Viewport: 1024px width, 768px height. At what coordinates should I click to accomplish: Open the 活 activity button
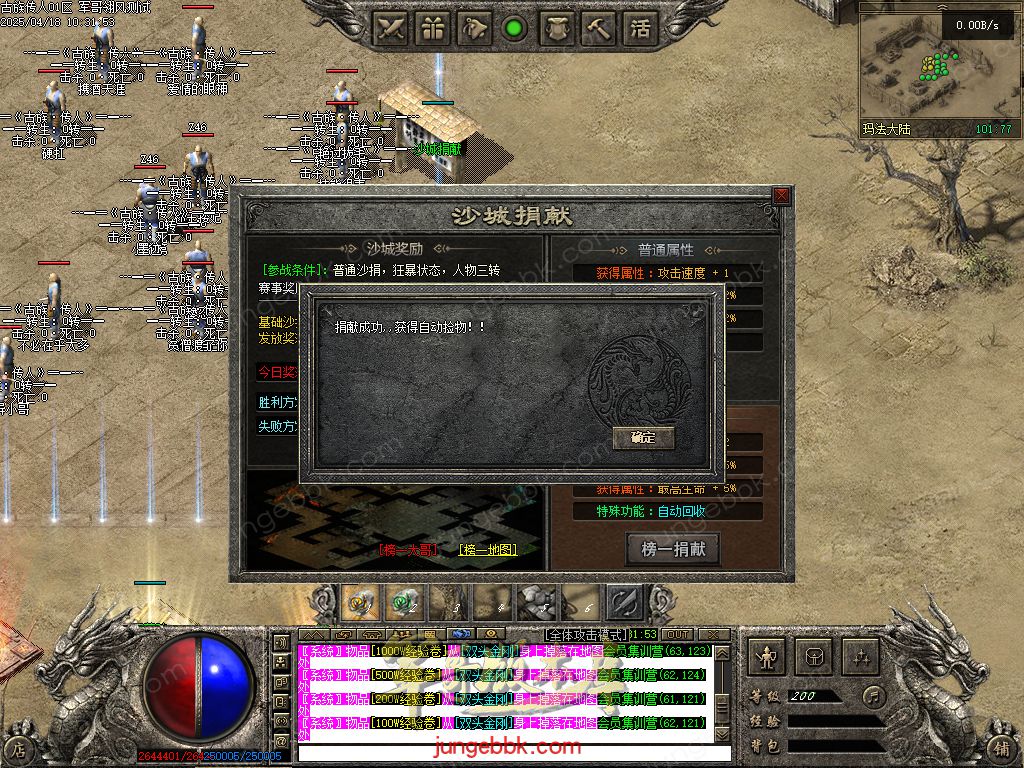point(640,29)
